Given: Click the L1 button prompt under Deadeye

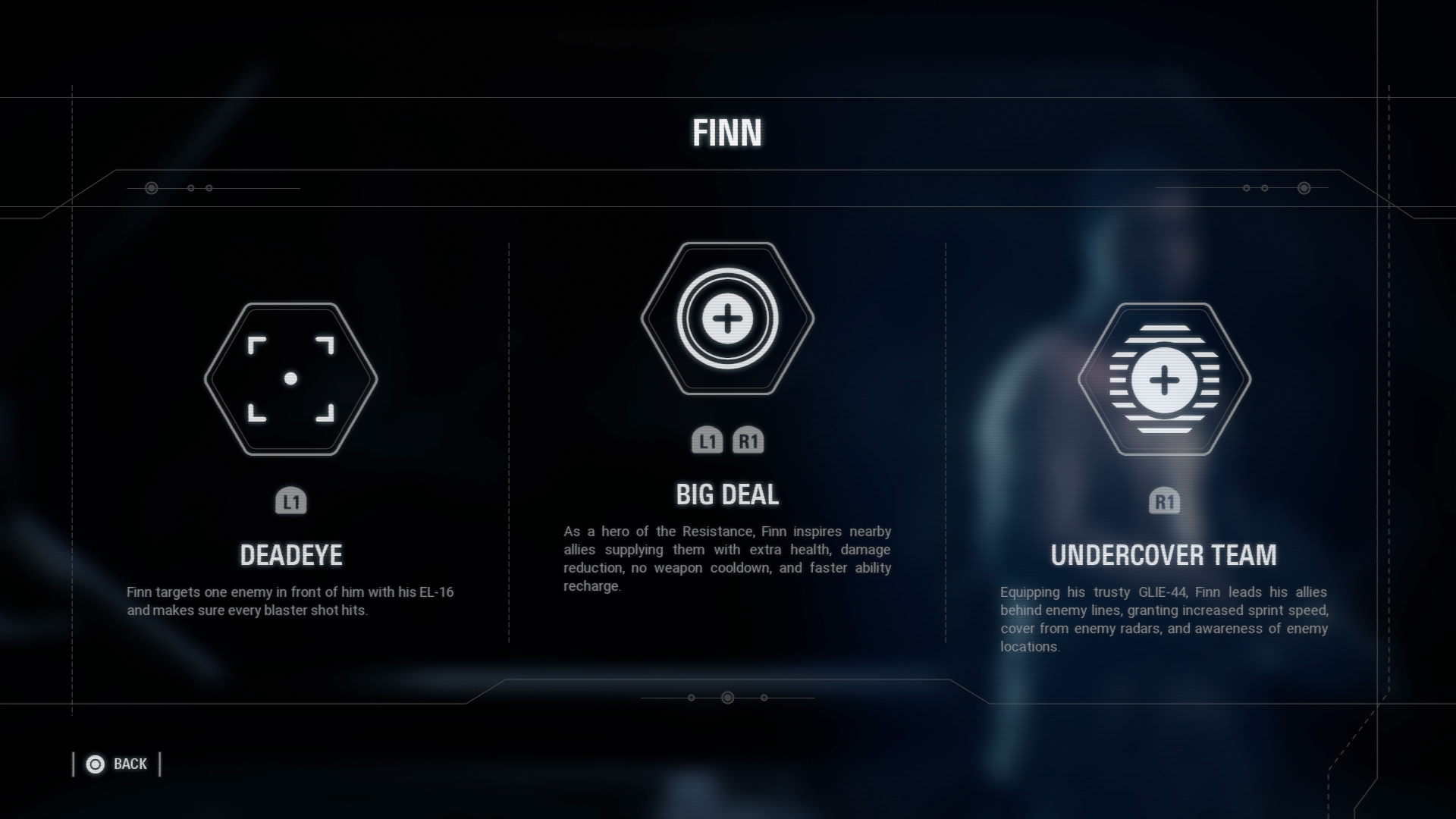Looking at the screenshot, I should pos(292,500).
